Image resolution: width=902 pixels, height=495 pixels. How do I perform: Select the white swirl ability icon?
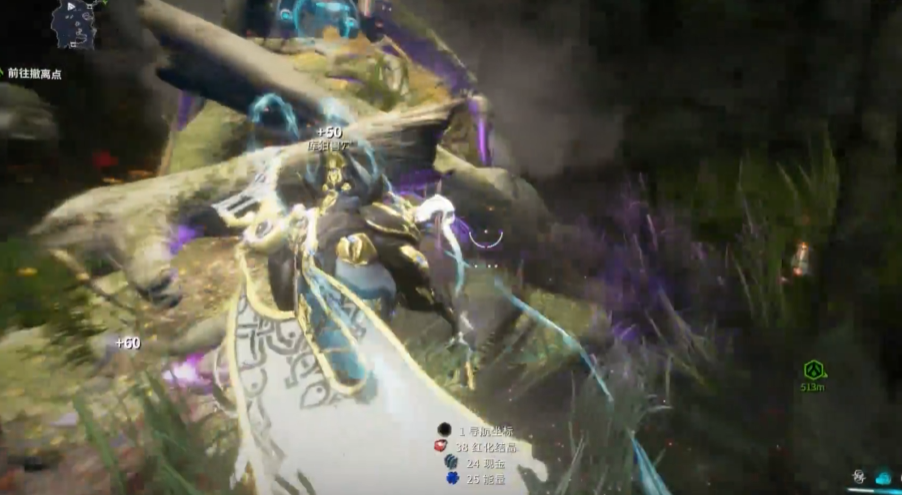tap(859, 478)
